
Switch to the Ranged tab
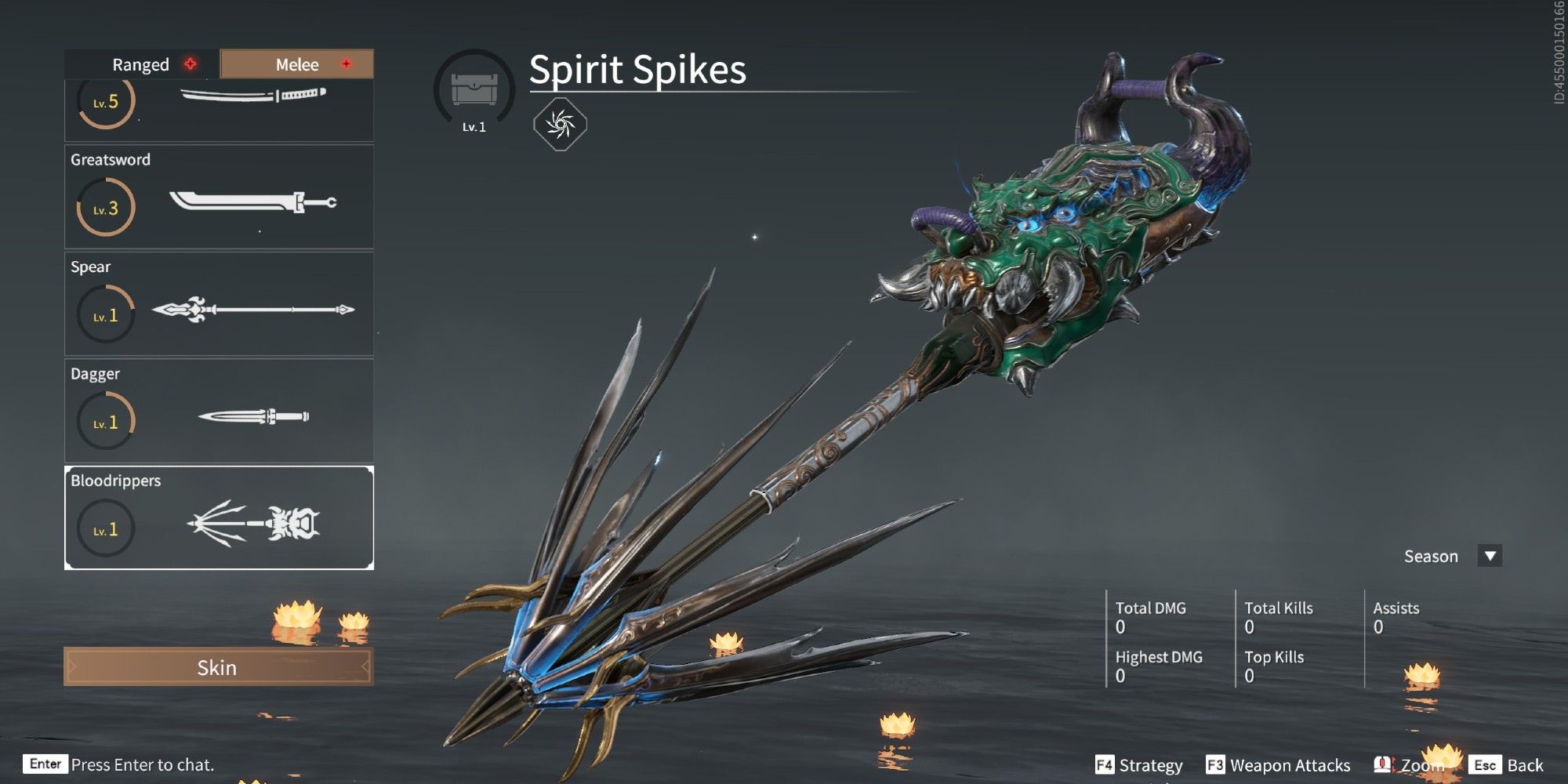[x=140, y=64]
